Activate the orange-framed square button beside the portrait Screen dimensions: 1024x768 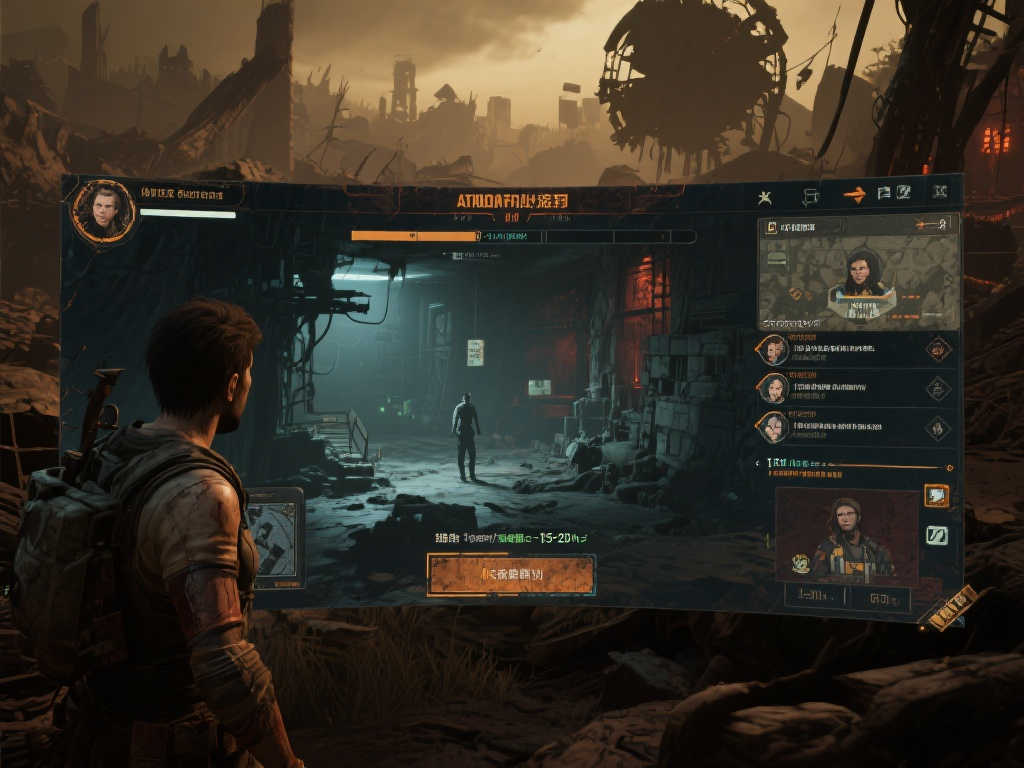point(937,496)
